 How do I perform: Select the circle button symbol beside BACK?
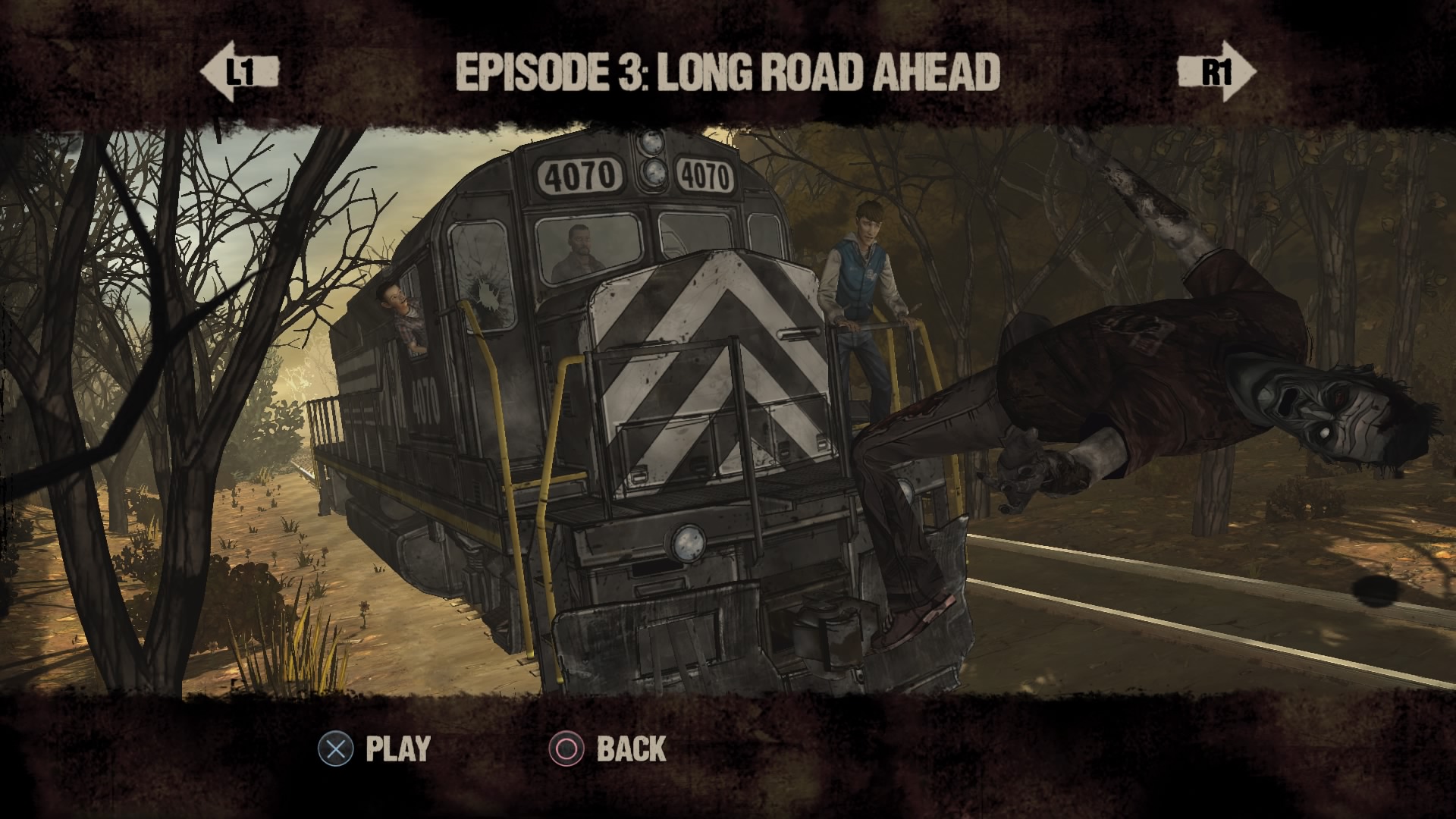coord(568,748)
